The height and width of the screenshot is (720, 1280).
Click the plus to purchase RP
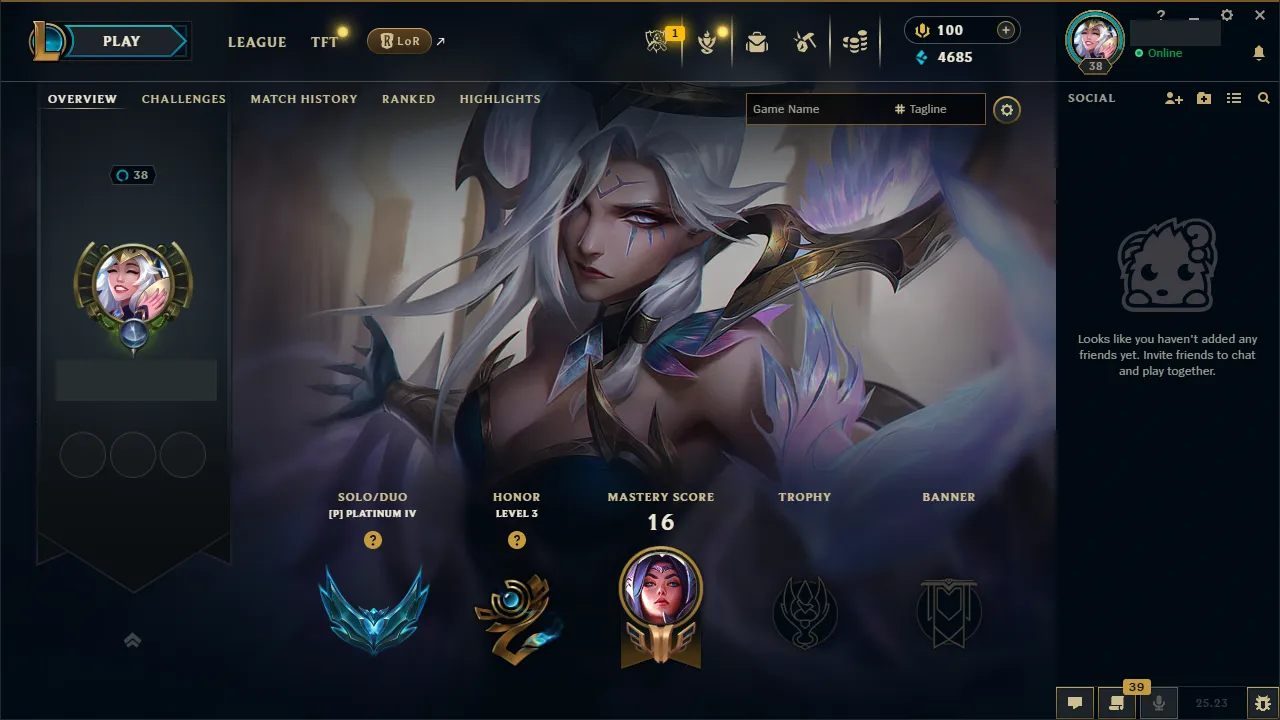pos(1008,30)
